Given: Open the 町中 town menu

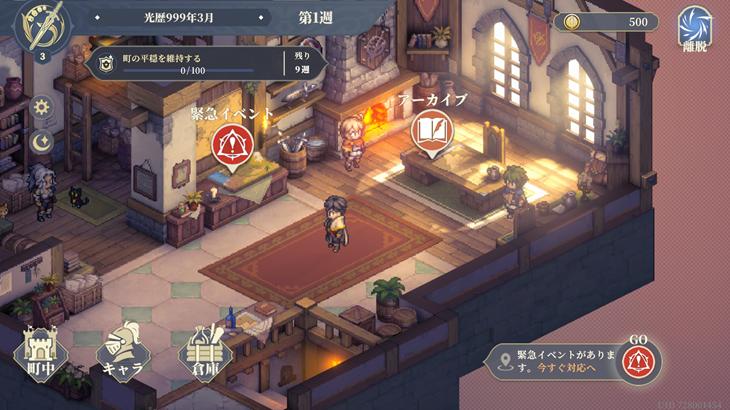Looking at the screenshot, I should tap(39, 350).
